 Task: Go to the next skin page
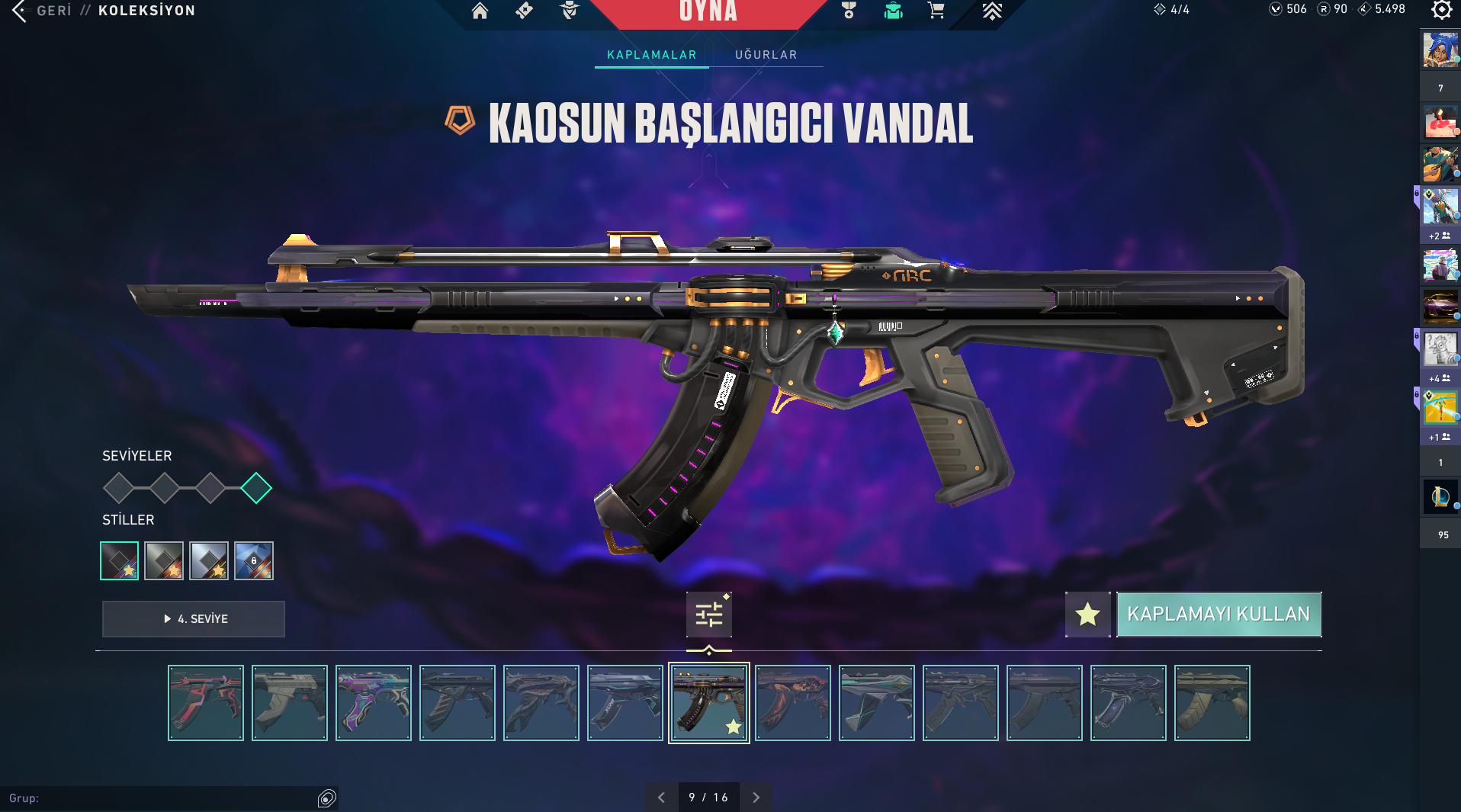click(x=756, y=798)
